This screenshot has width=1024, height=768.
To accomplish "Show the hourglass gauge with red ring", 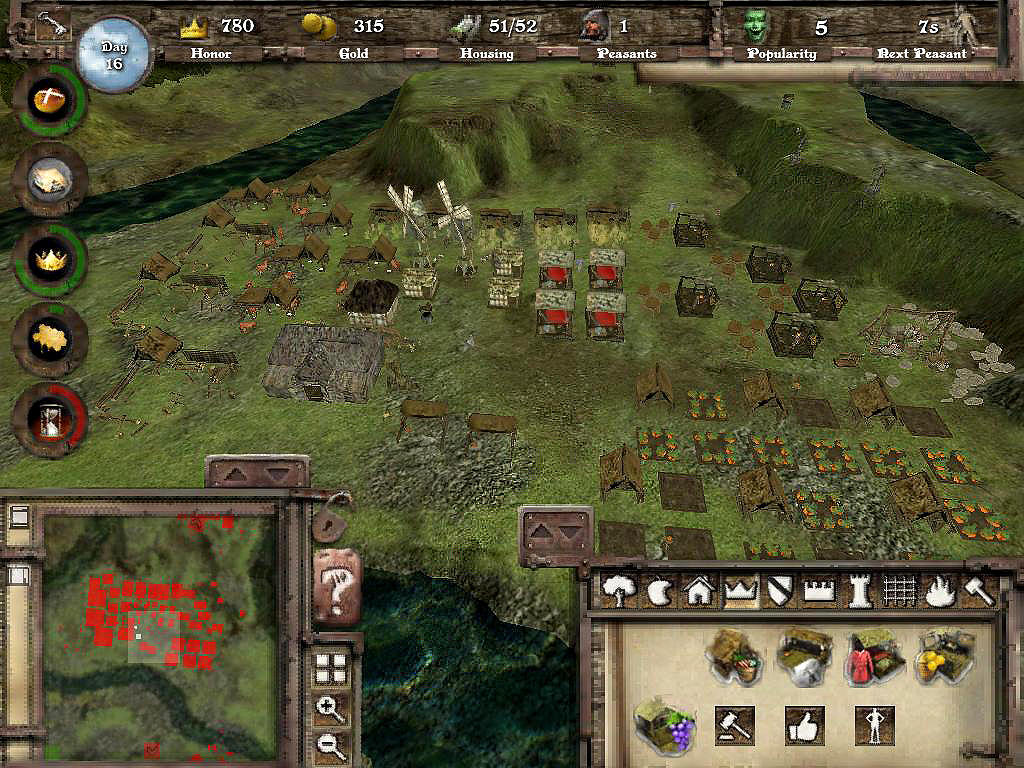I will (x=49, y=419).
